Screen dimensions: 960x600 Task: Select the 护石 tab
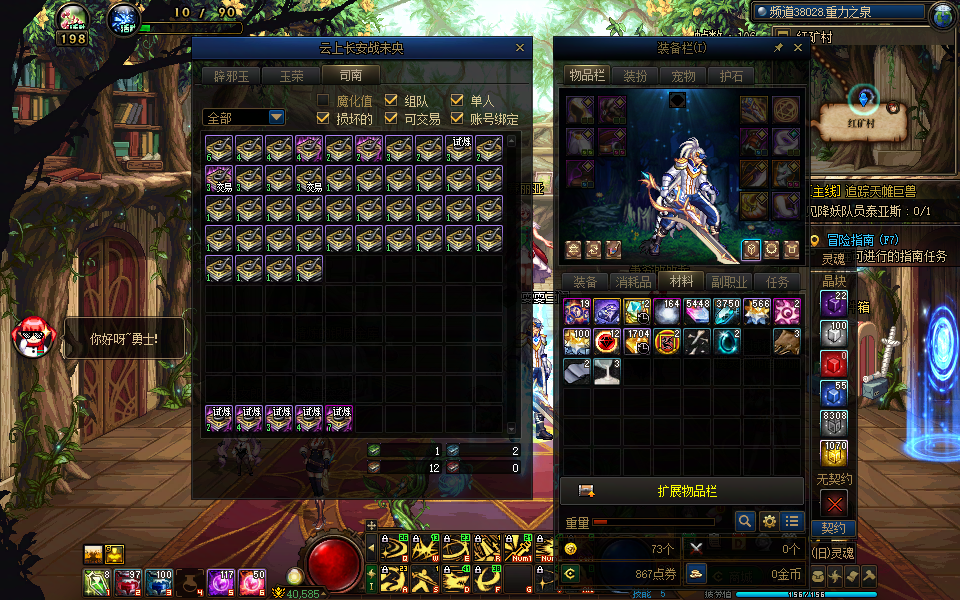click(732, 75)
